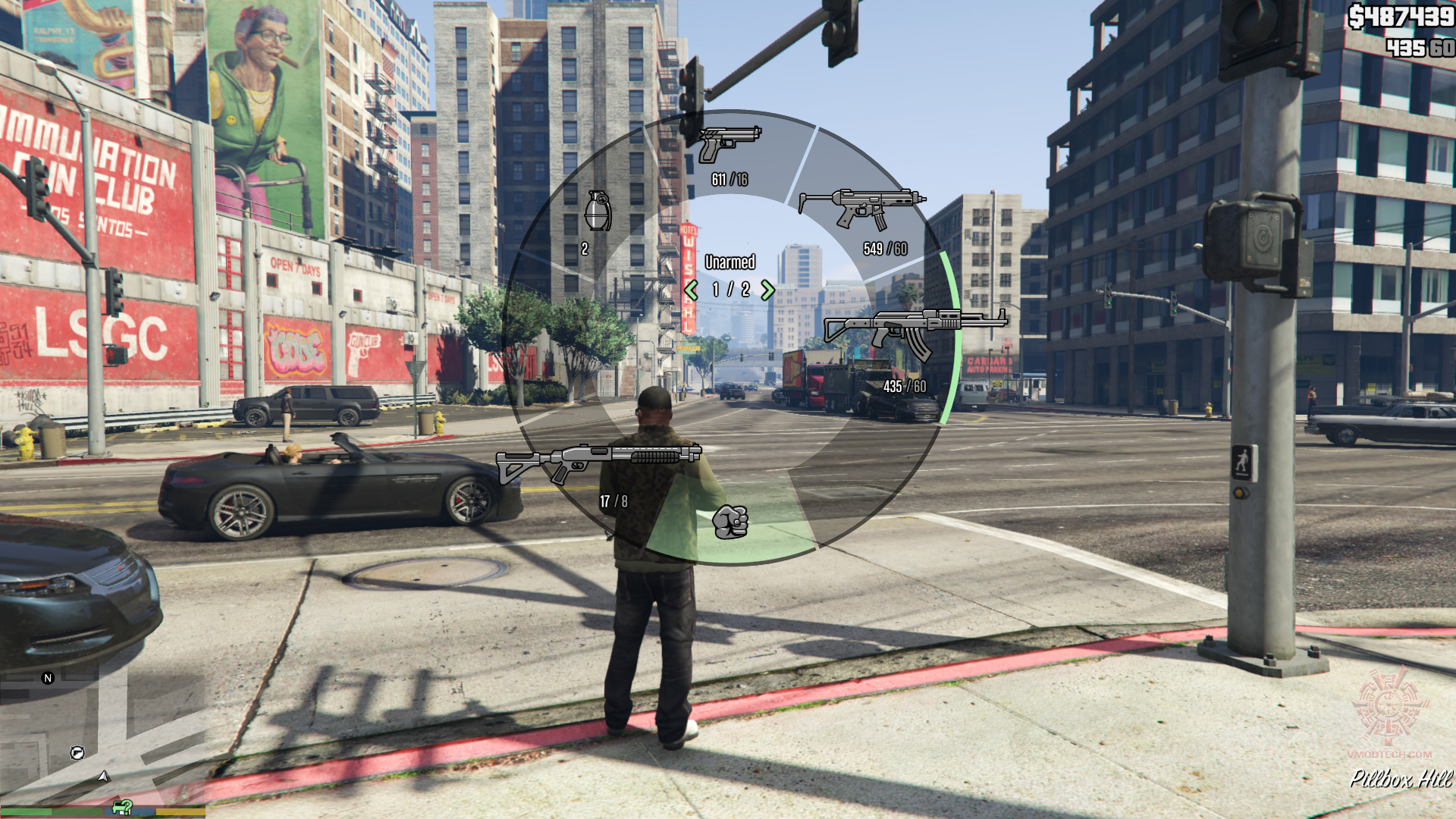1456x819 pixels.
Task: Choose the SMG weapon slot
Action: [x=862, y=209]
